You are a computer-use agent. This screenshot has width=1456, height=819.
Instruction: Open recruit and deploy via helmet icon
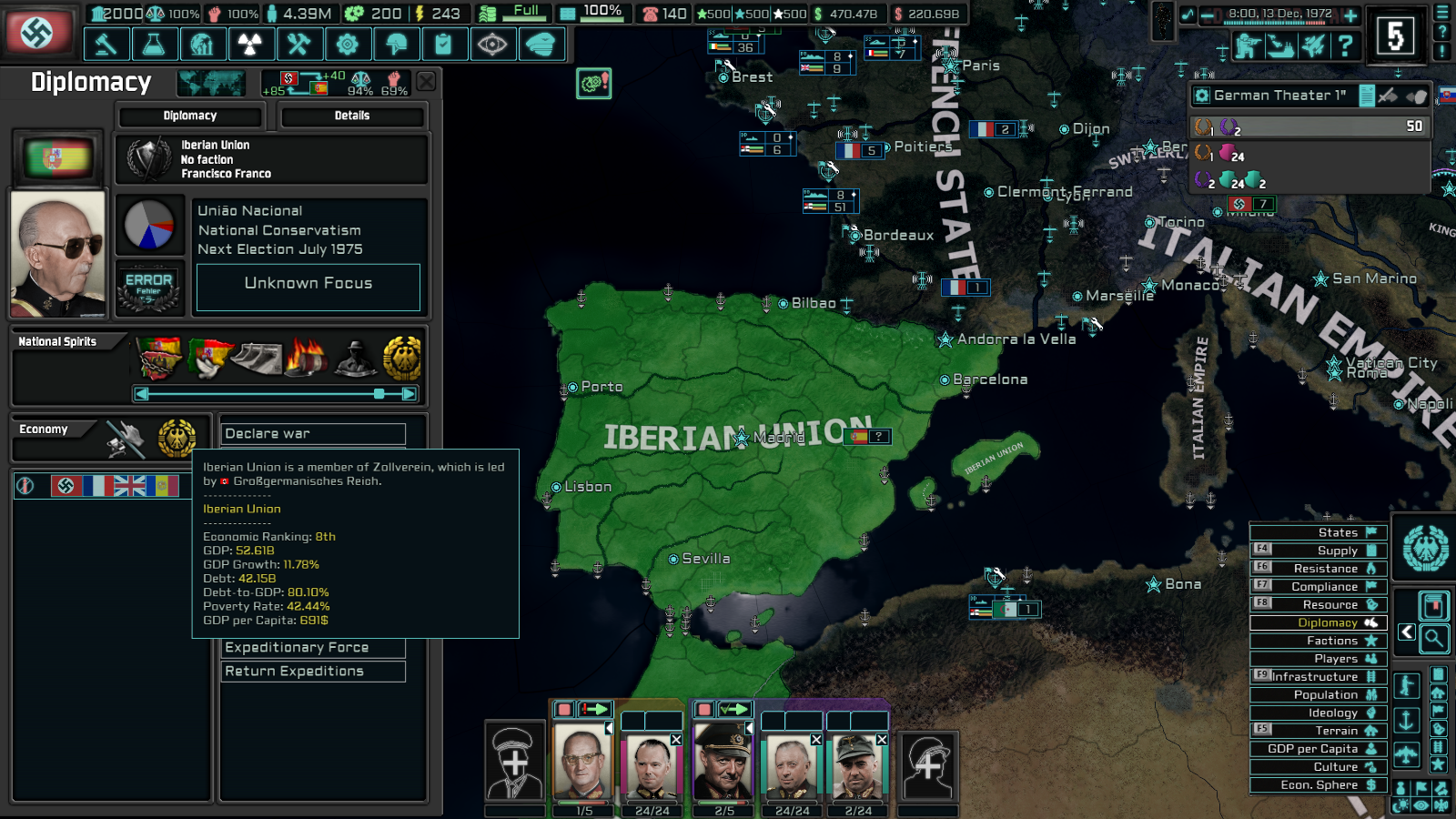point(398,44)
